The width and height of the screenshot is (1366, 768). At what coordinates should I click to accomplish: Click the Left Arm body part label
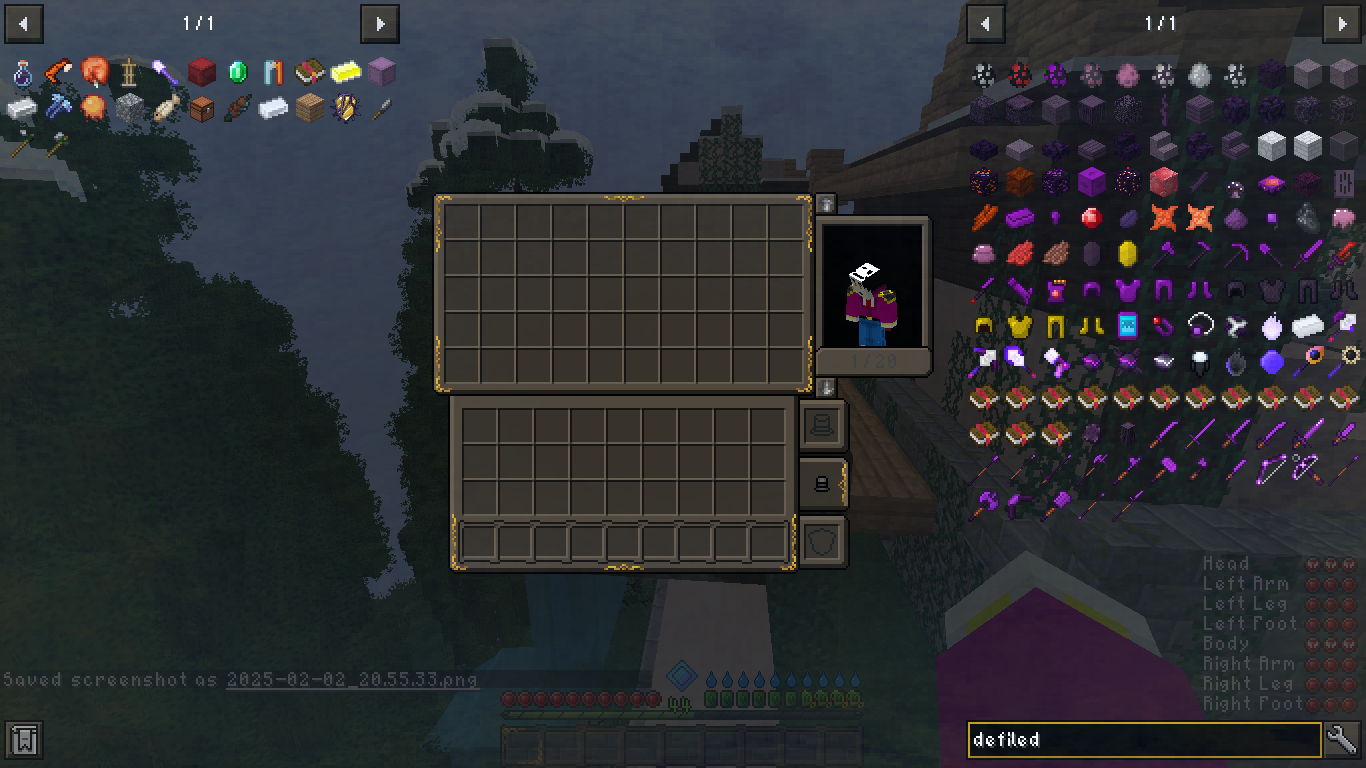(1244, 583)
